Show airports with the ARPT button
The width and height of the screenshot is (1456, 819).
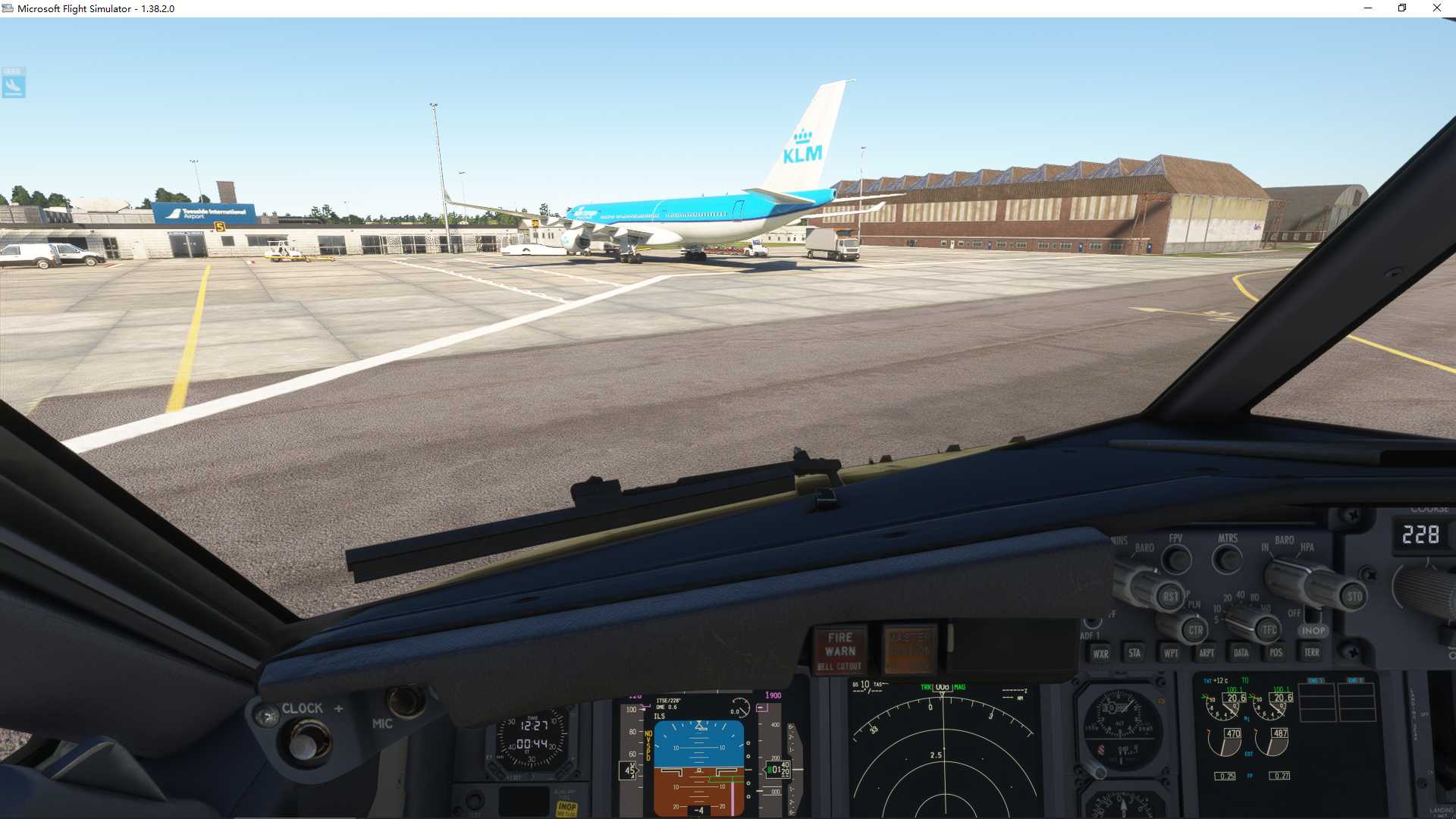pos(1207,653)
